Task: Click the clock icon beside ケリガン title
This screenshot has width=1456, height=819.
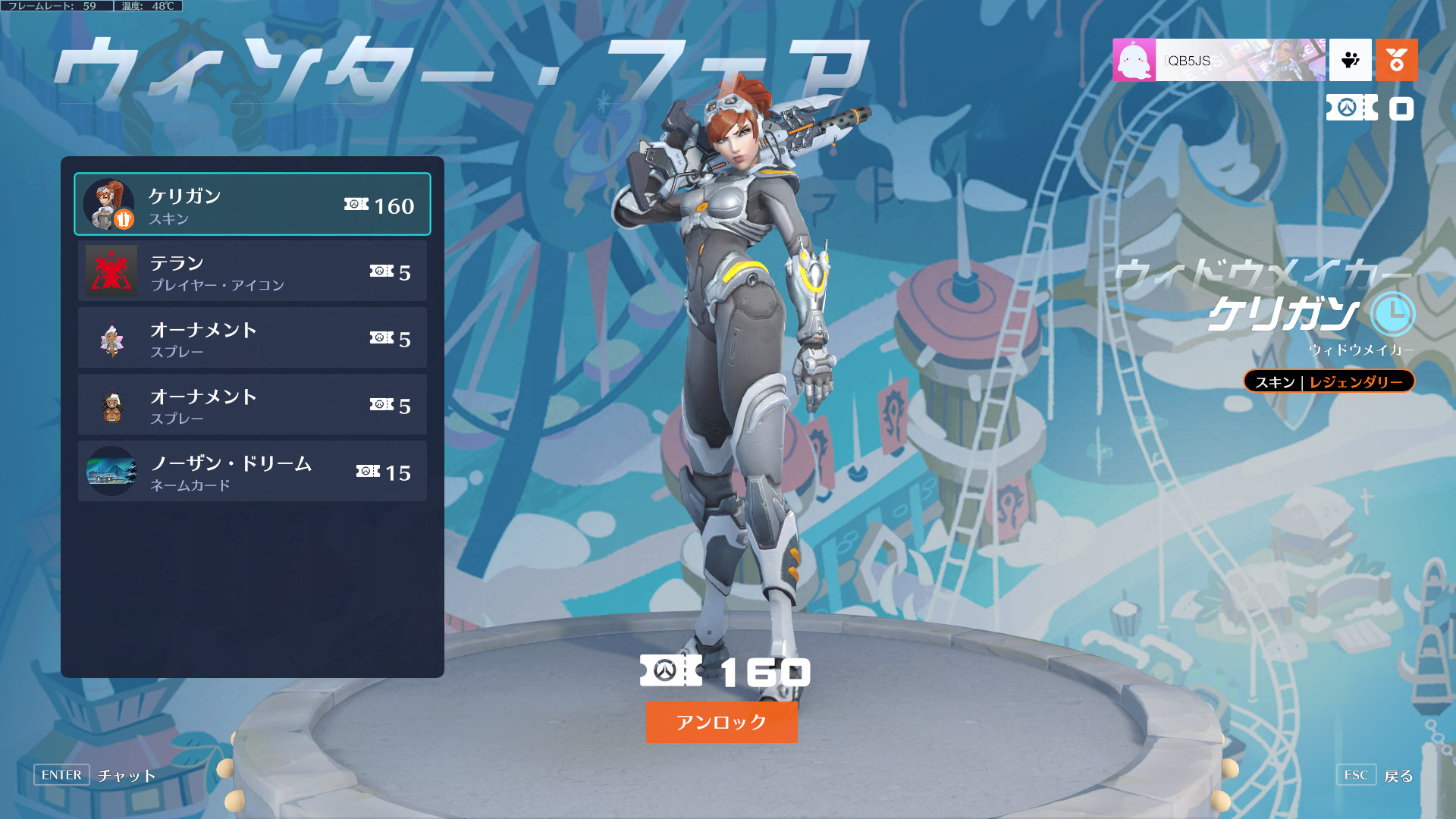Action: [x=1392, y=313]
